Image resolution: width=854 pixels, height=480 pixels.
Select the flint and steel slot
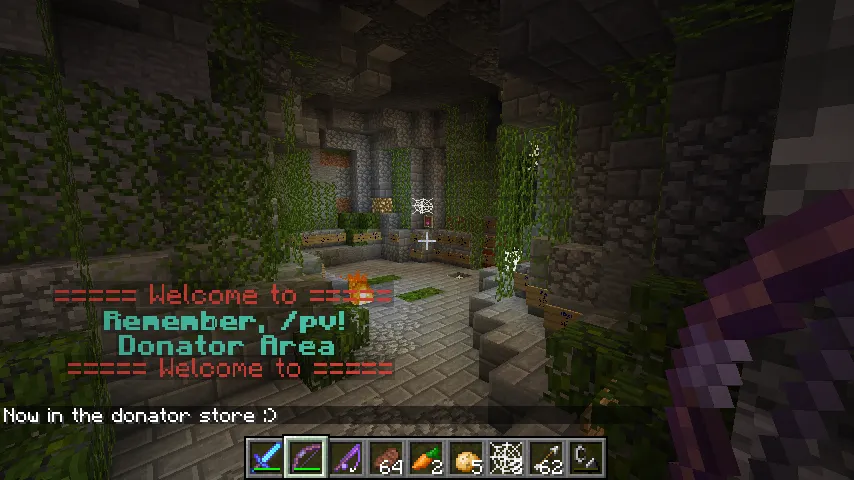pos(585,458)
